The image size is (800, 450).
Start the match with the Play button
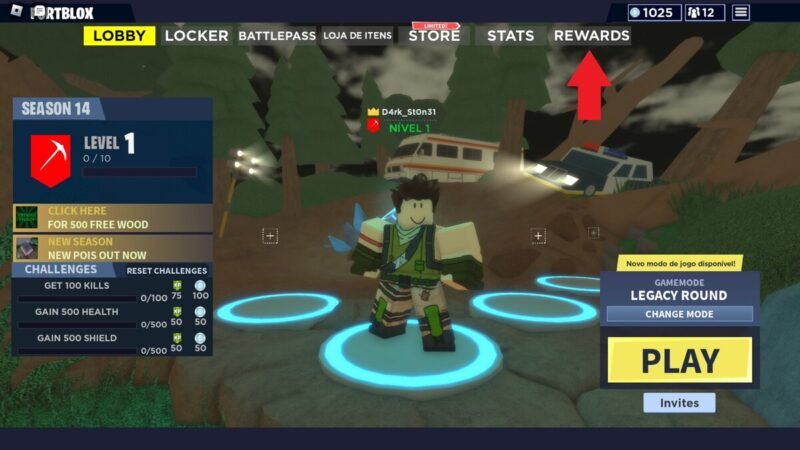tap(680, 360)
